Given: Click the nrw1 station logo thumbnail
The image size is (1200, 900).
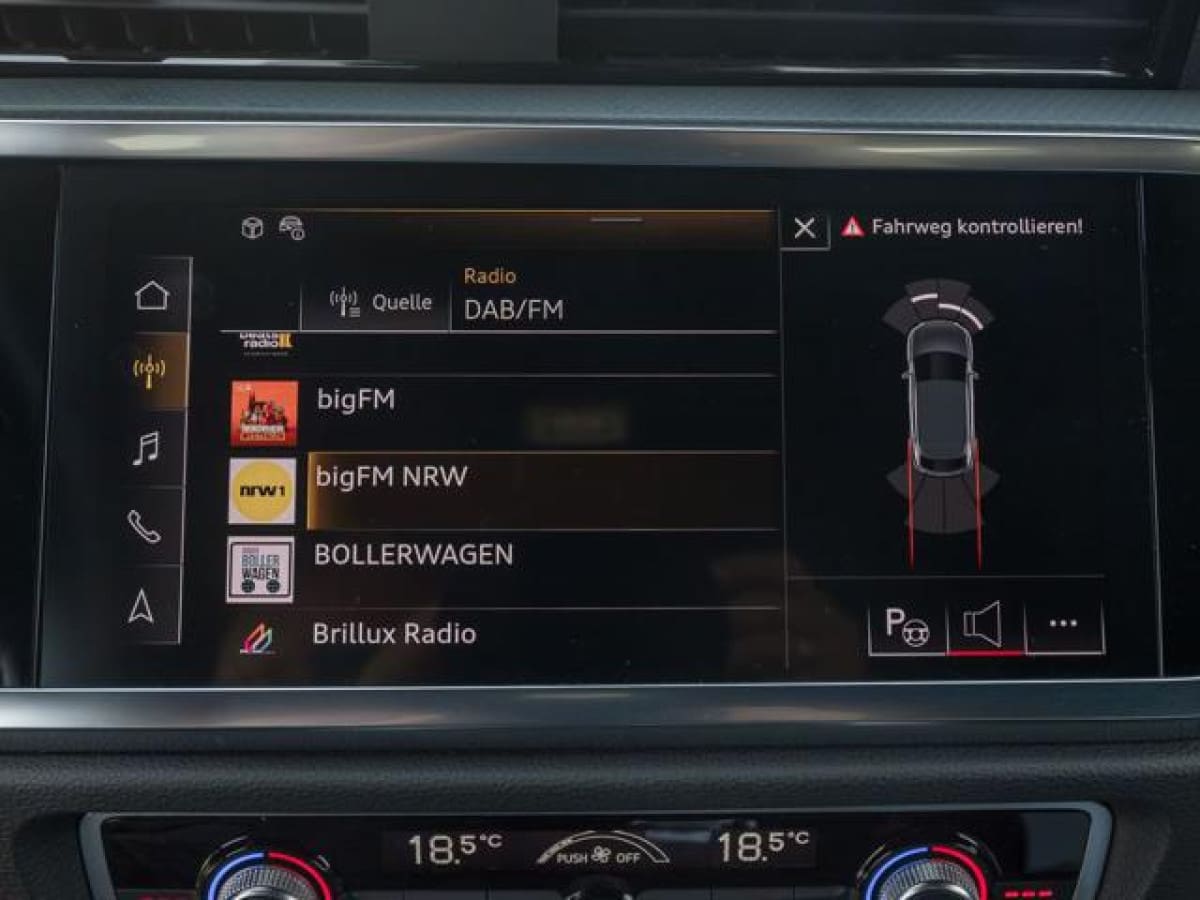Looking at the screenshot, I should (x=262, y=491).
